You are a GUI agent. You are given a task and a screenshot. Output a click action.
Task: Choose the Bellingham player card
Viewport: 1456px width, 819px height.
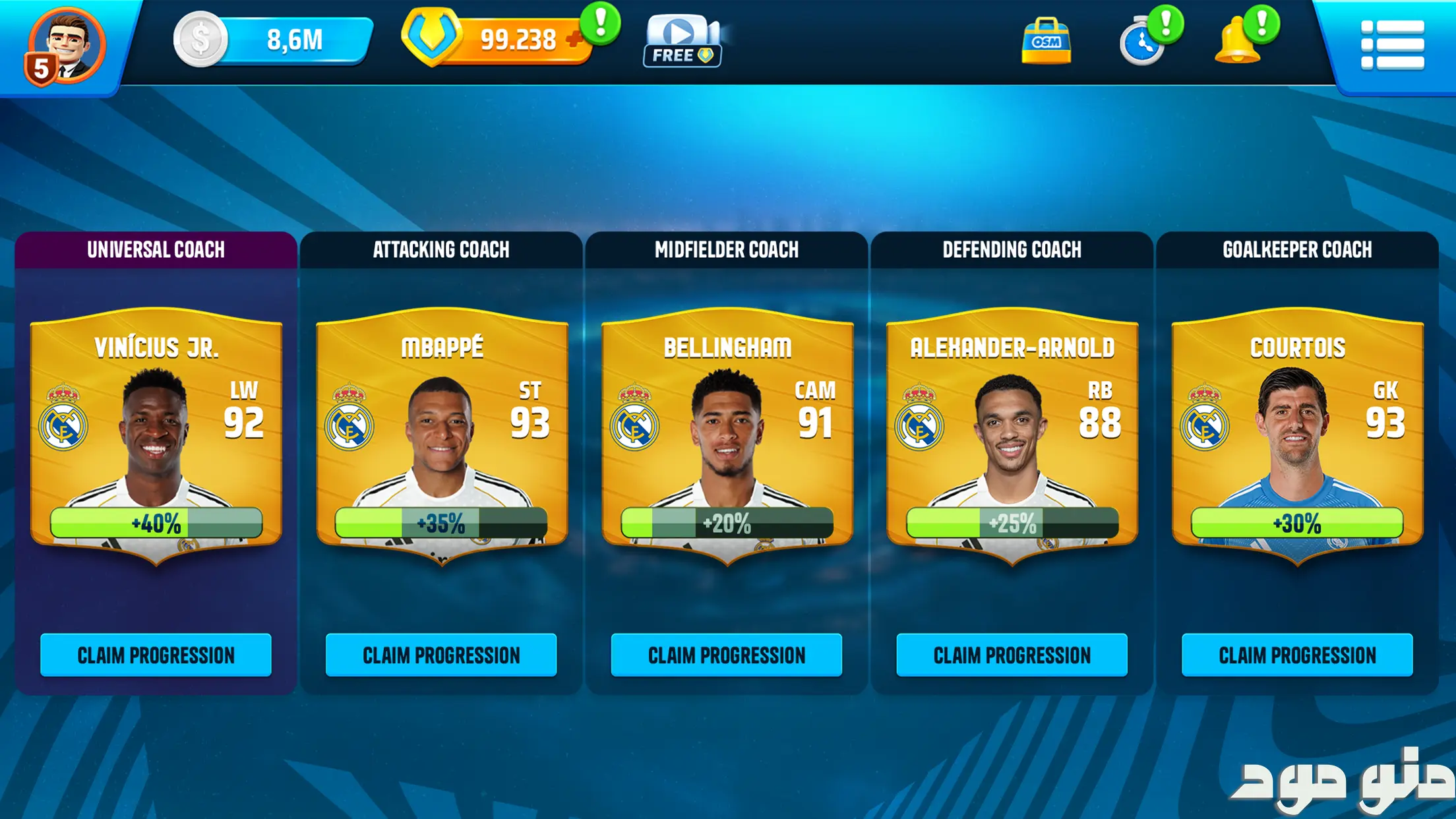point(727,435)
